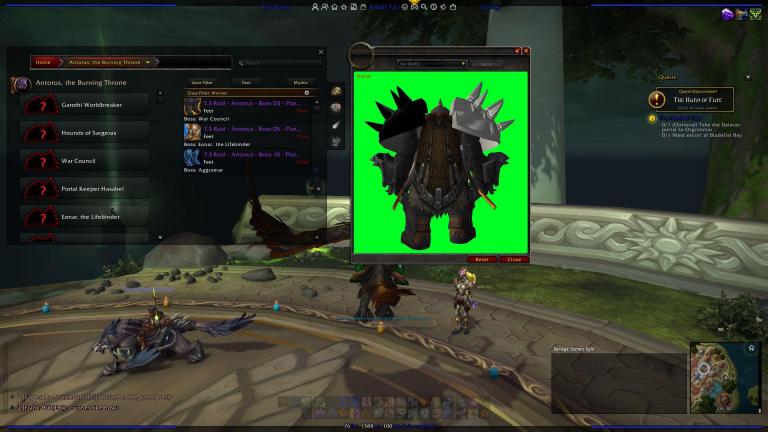Choose Hounds of Sargeras from the boss list
The image size is (768, 432).
click(x=84, y=131)
